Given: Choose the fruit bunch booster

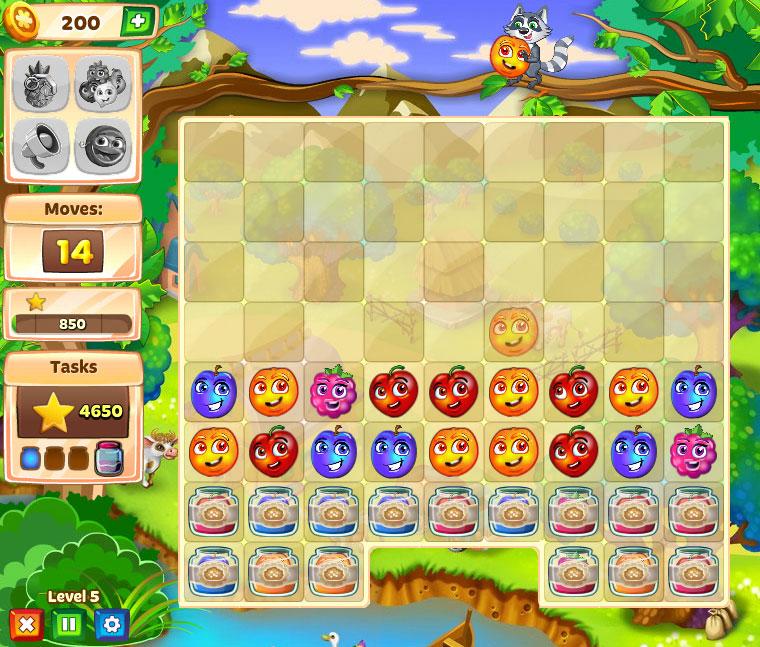Looking at the screenshot, I should coord(102,84).
